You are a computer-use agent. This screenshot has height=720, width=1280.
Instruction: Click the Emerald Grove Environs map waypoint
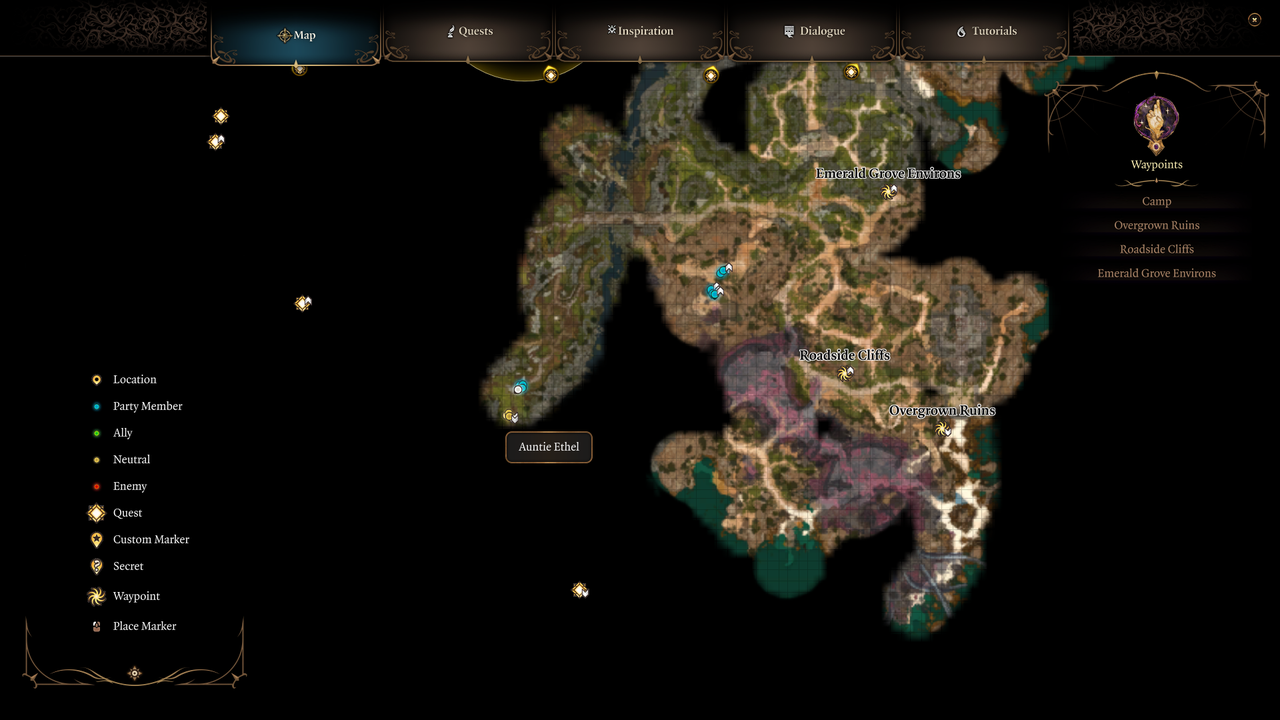(x=889, y=192)
